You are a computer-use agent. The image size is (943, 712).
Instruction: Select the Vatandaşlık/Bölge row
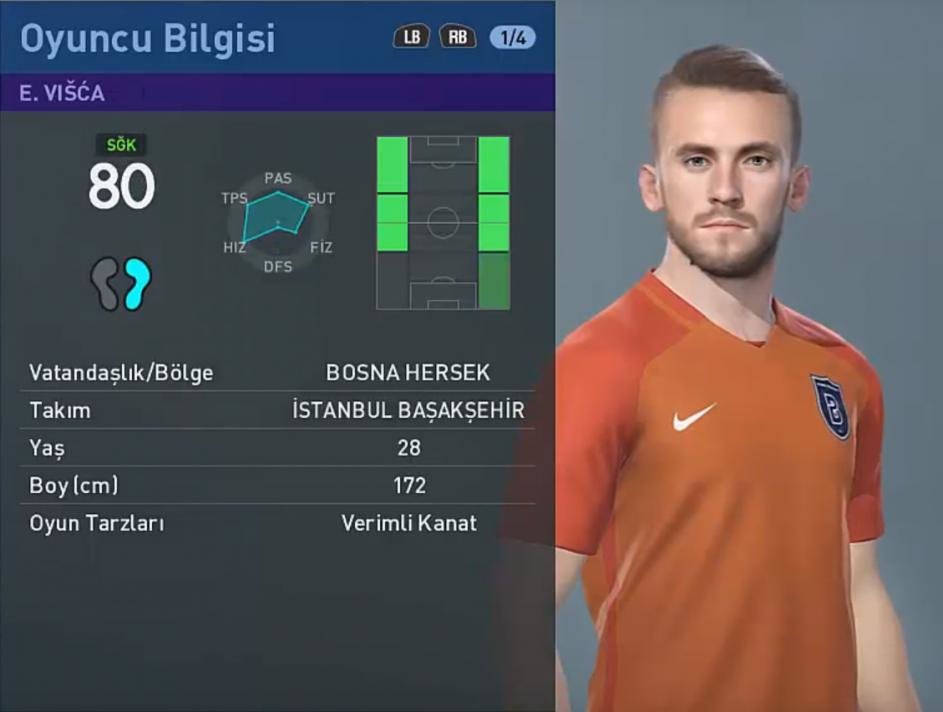[x=277, y=373]
